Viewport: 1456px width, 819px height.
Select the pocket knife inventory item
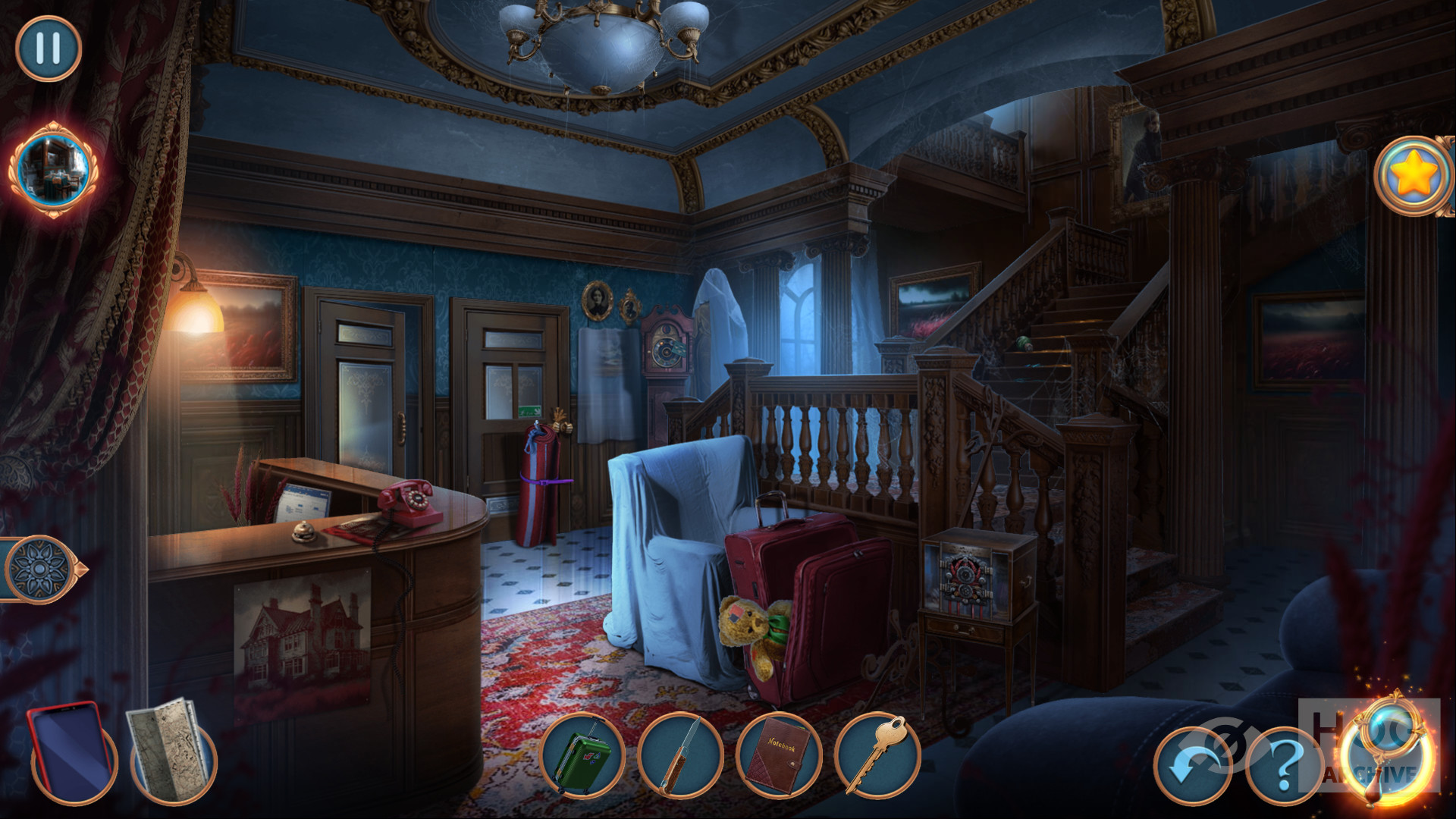pyautogui.click(x=680, y=755)
